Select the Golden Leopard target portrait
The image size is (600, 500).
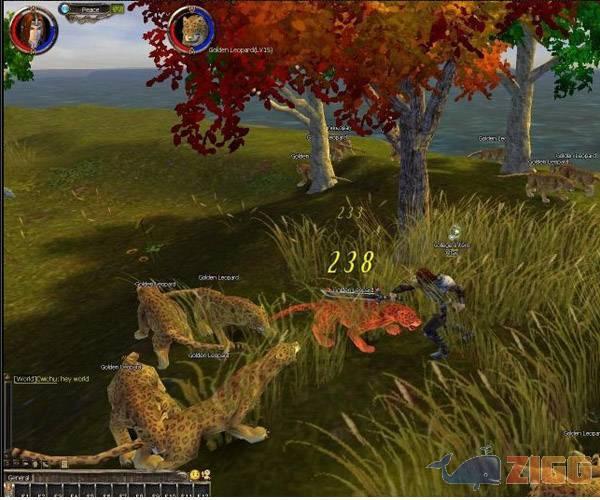[x=191, y=29]
